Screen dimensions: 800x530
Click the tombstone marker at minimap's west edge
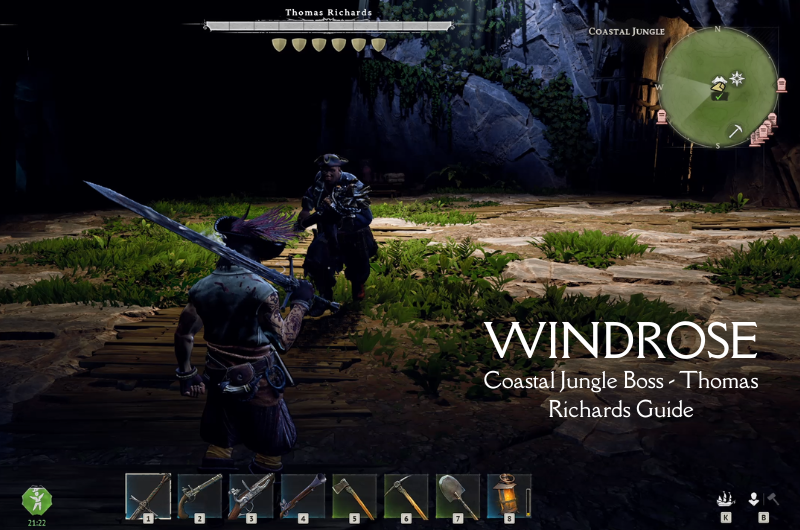click(x=661, y=115)
